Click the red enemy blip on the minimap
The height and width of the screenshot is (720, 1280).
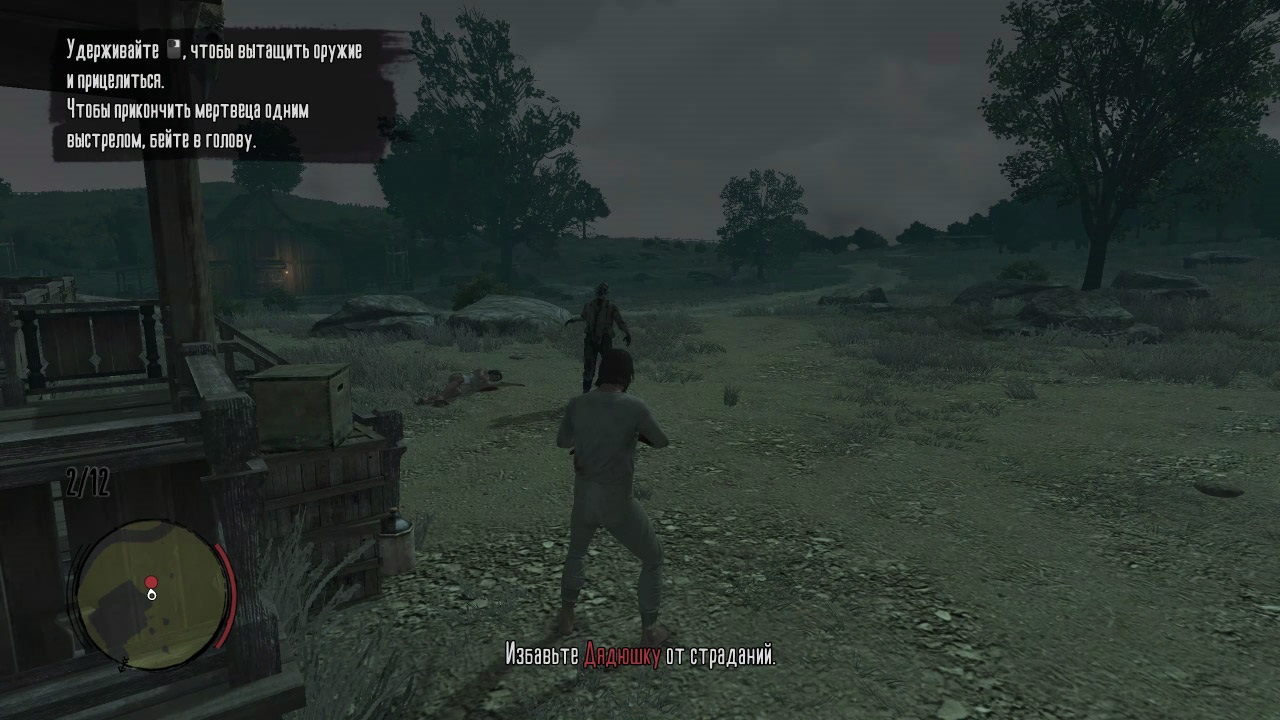click(x=150, y=581)
